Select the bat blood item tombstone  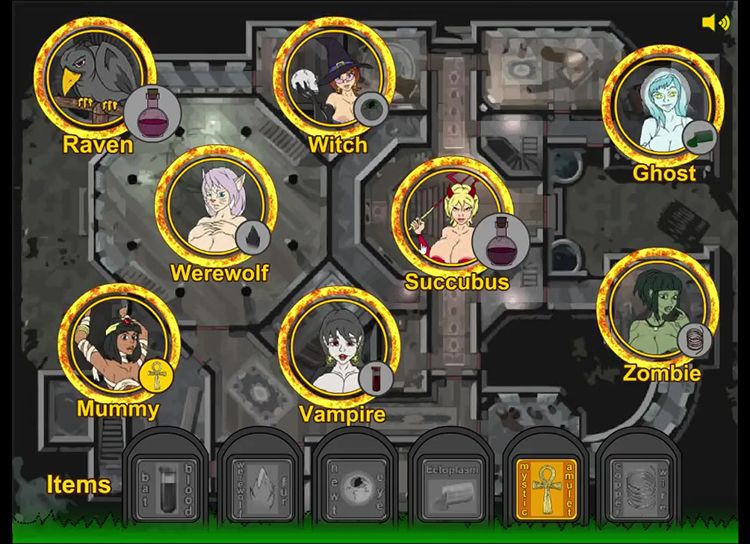[165, 480]
